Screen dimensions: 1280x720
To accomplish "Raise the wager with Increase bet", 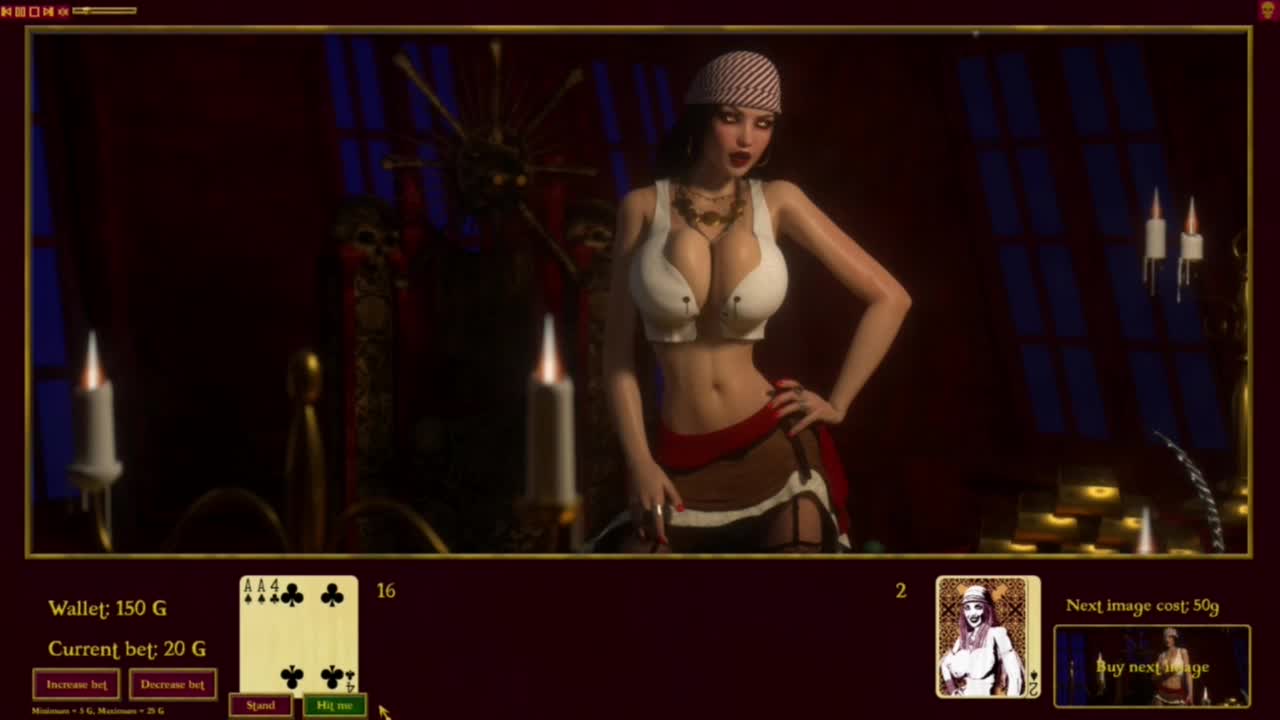I will (x=76, y=685).
